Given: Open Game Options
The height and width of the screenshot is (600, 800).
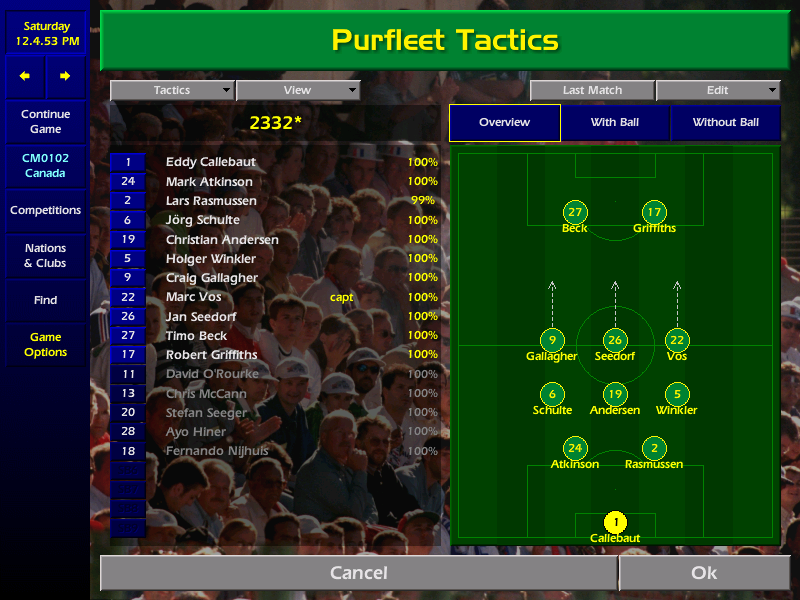Looking at the screenshot, I should click(x=45, y=345).
